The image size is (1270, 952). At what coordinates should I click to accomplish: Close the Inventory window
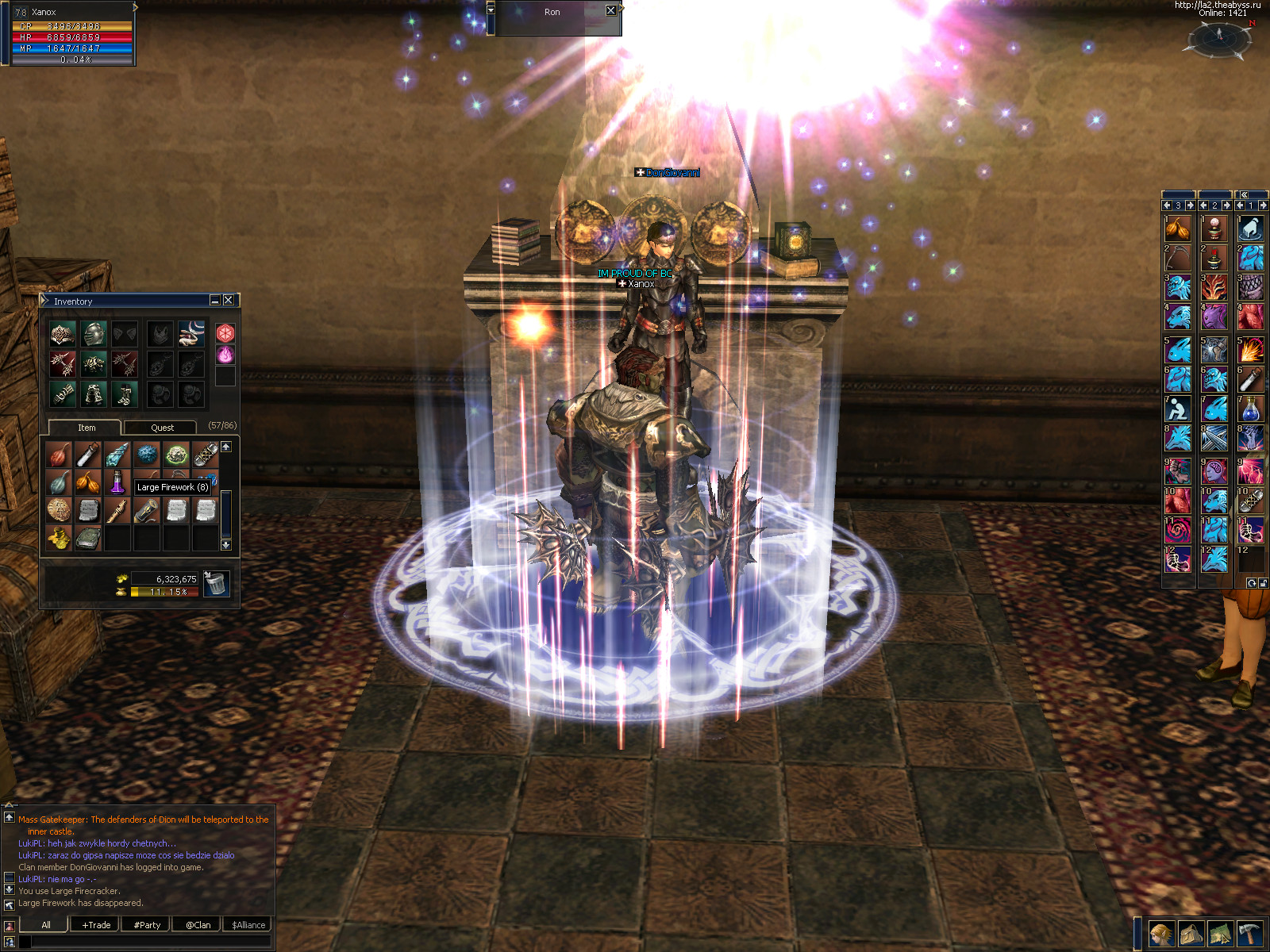pos(229,300)
